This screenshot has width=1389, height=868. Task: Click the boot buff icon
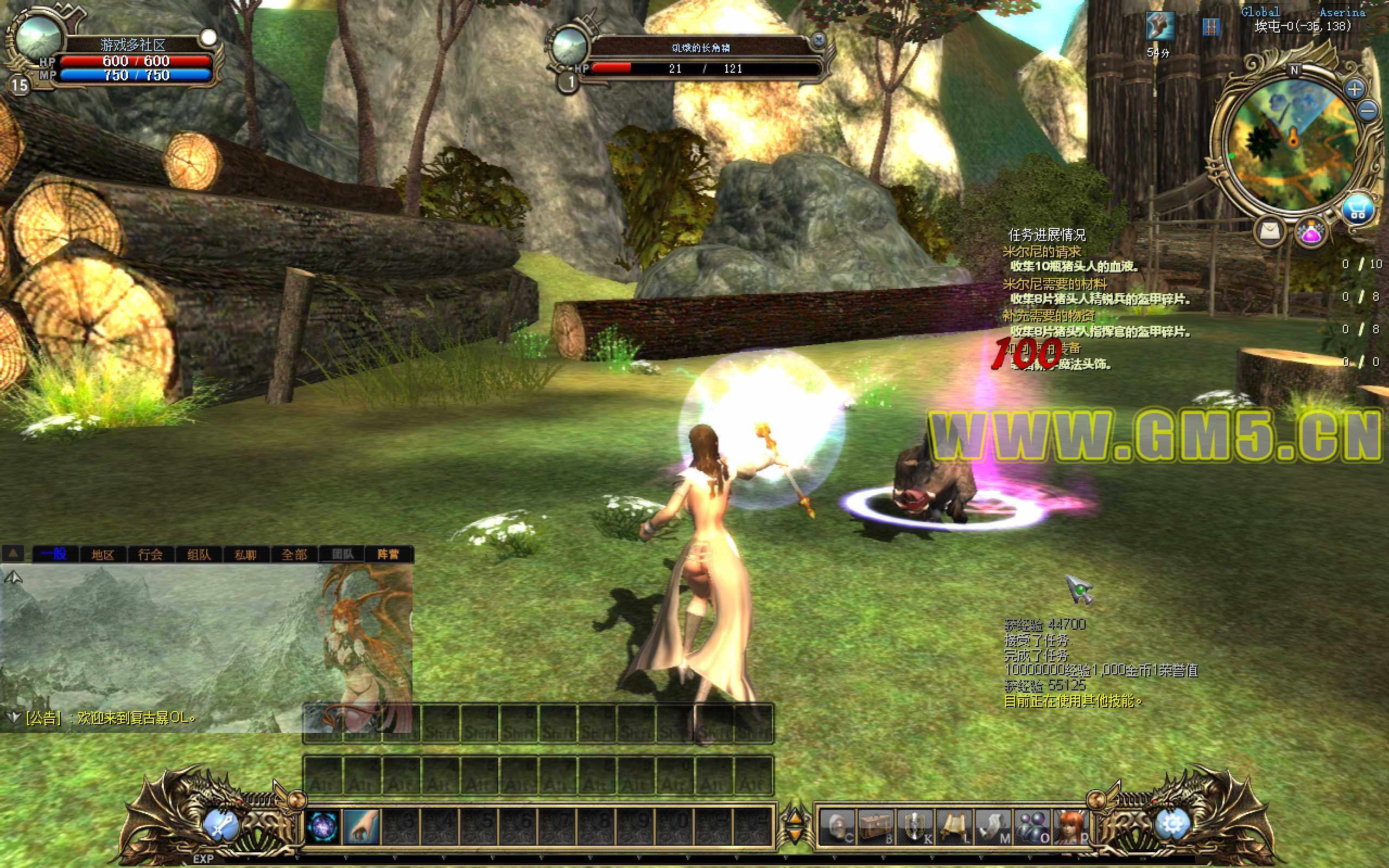1159,26
